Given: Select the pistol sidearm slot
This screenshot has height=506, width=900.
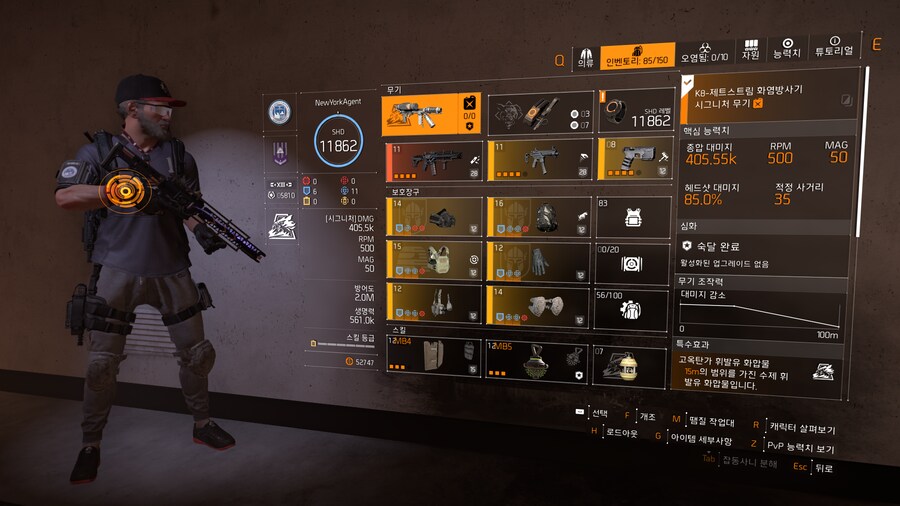Looking at the screenshot, I should pyautogui.click(x=634, y=159).
